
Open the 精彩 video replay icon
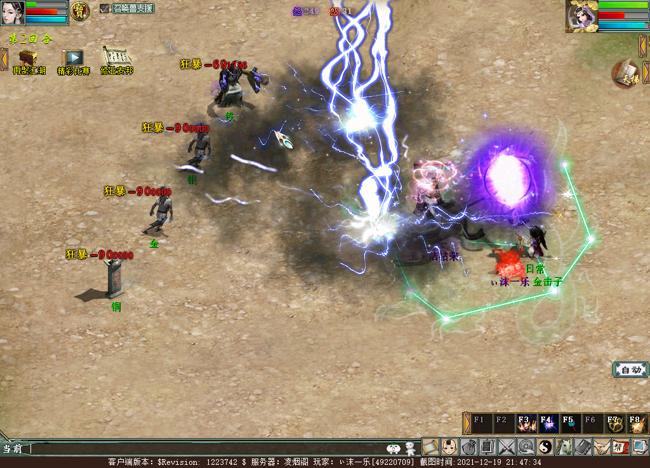[x=73, y=58]
